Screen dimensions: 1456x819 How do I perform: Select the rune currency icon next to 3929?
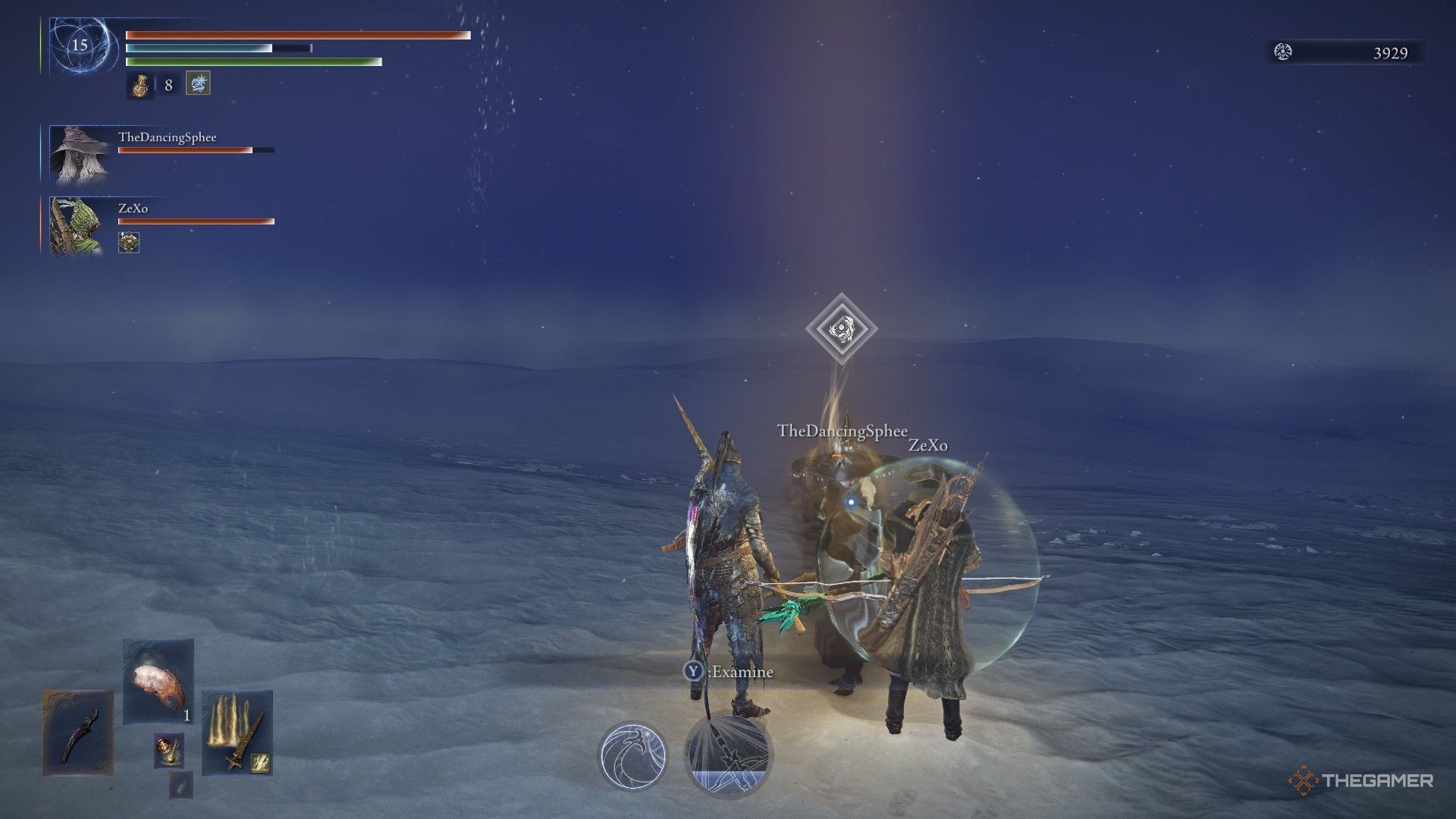coord(1282,53)
